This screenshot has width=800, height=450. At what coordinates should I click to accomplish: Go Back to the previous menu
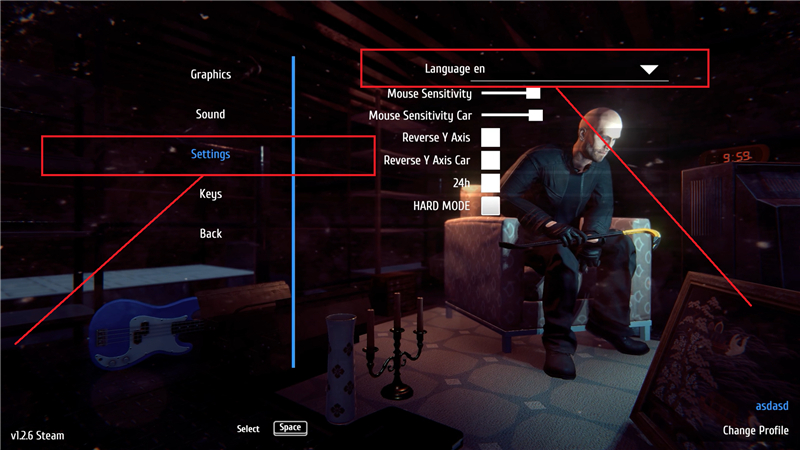(x=210, y=234)
